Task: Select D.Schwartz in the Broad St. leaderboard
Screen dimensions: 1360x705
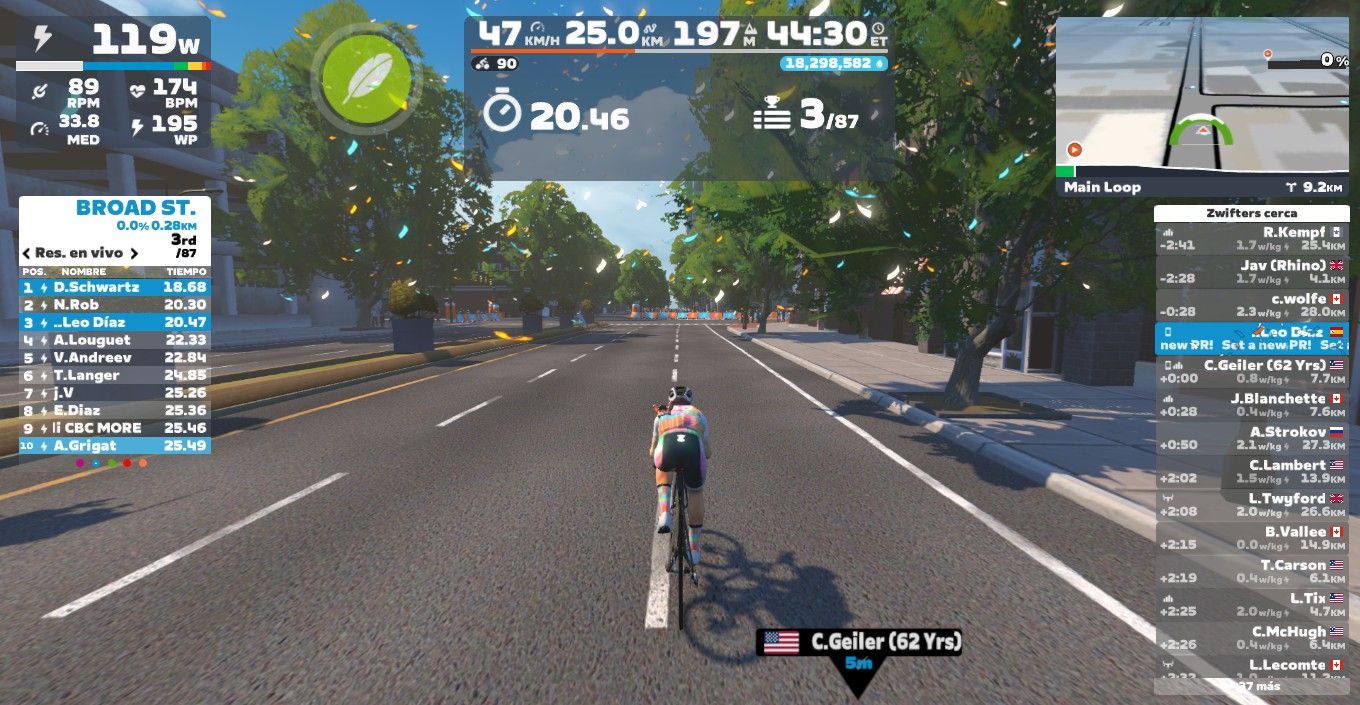Action: (x=114, y=287)
